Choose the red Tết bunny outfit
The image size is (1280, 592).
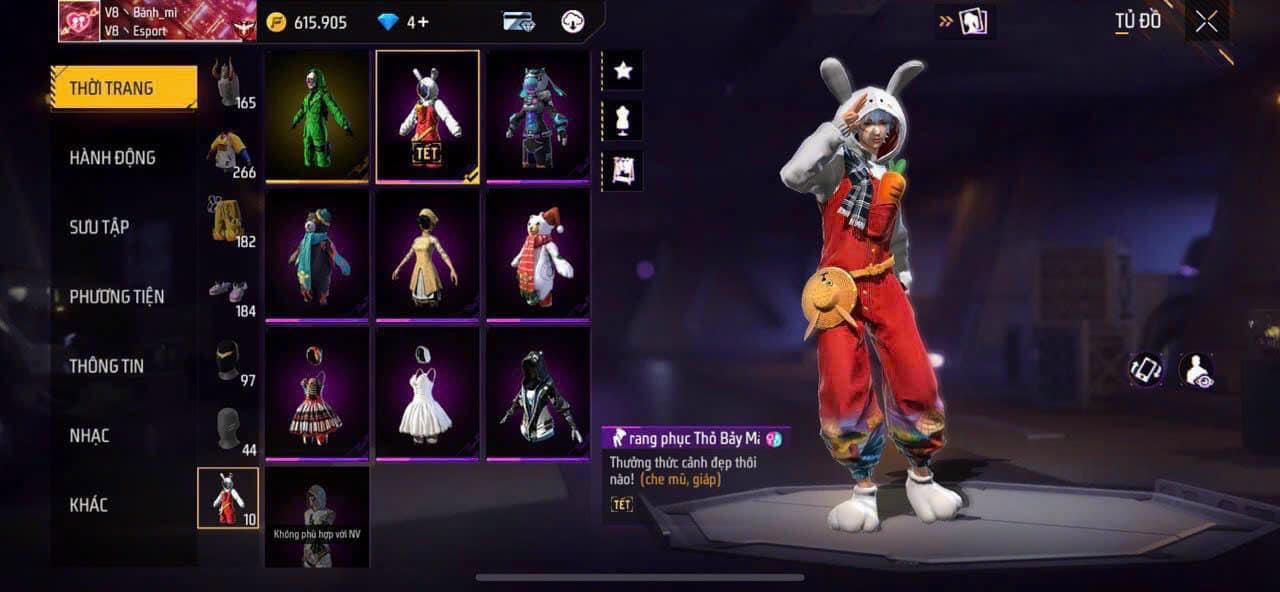point(427,116)
